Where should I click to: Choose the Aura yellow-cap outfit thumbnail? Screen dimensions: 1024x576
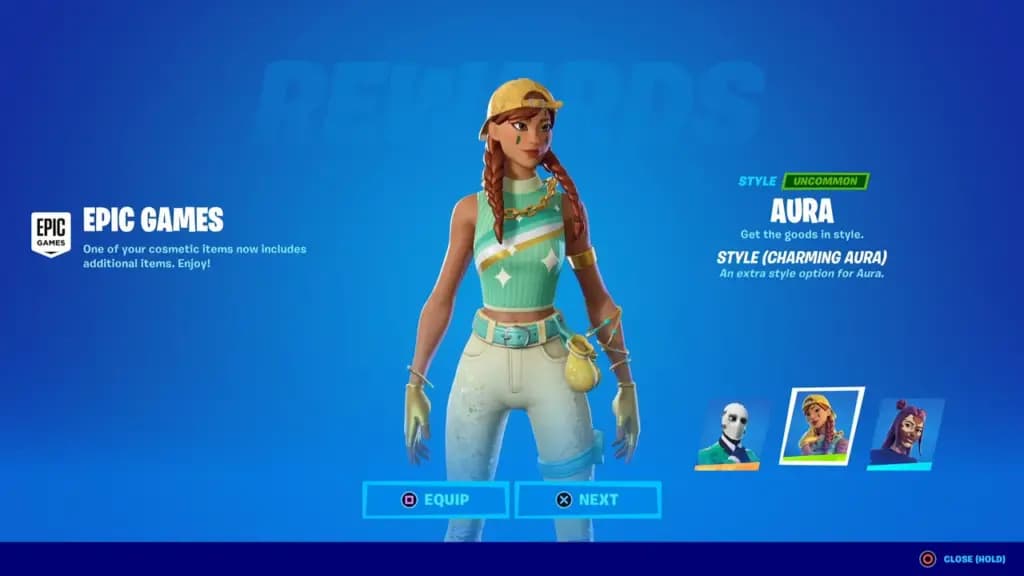click(x=821, y=426)
